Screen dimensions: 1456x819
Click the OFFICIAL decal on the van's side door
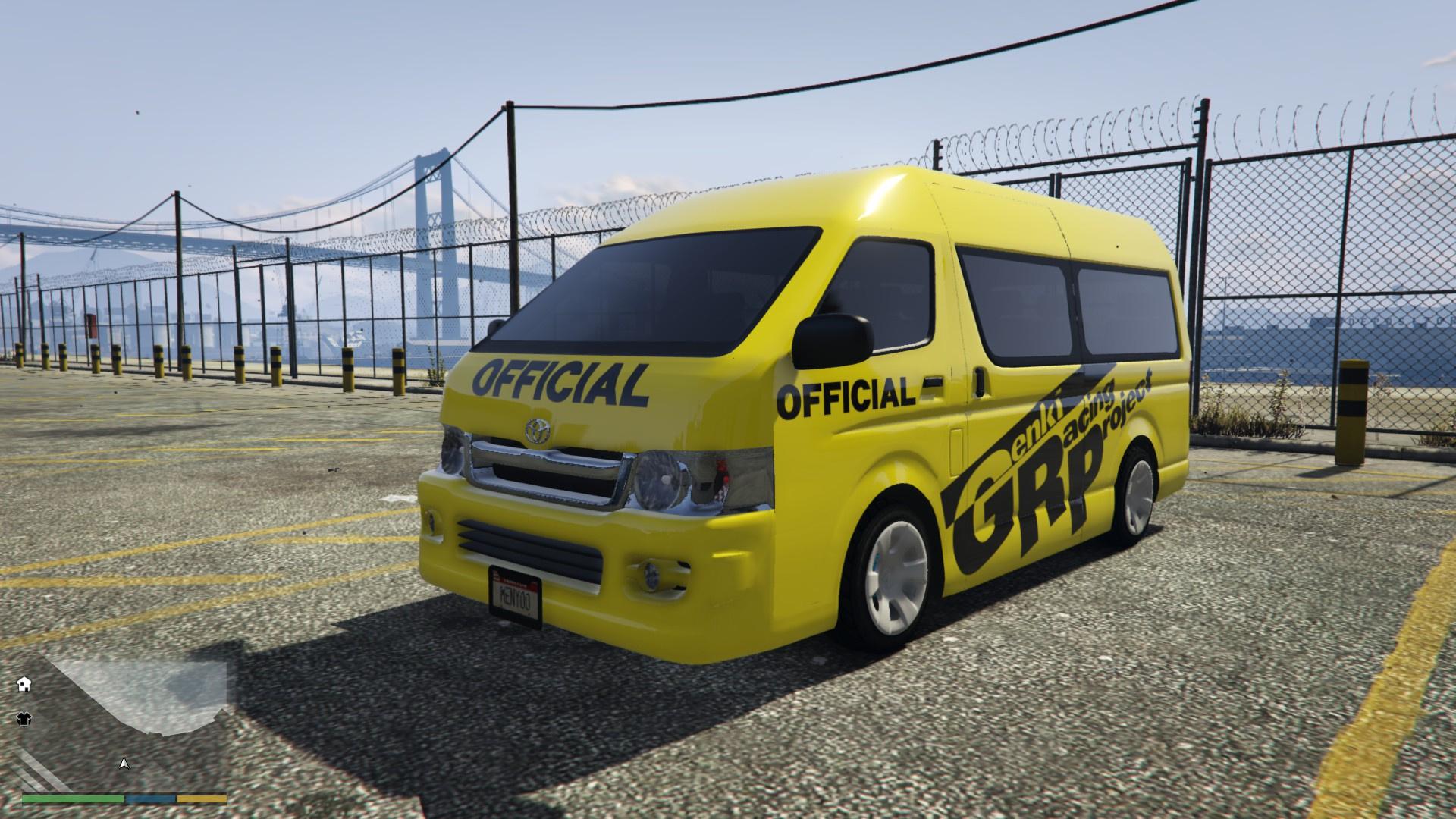[x=843, y=395]
